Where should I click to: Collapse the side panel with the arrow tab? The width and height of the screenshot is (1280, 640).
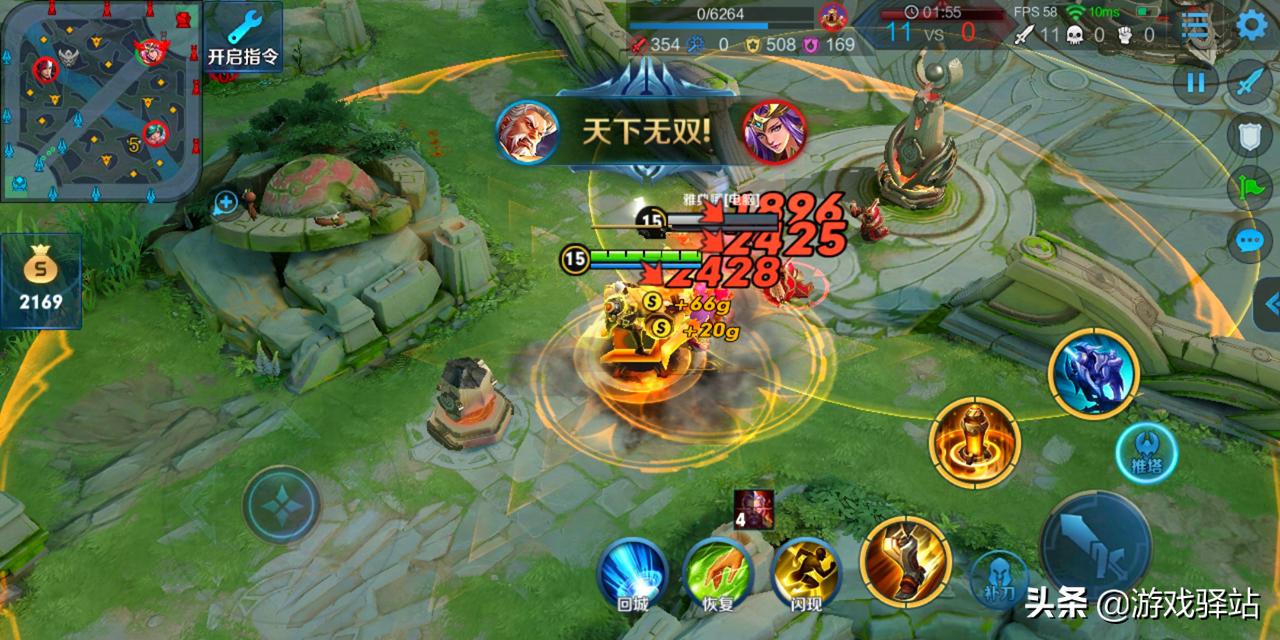[1269, 304]
